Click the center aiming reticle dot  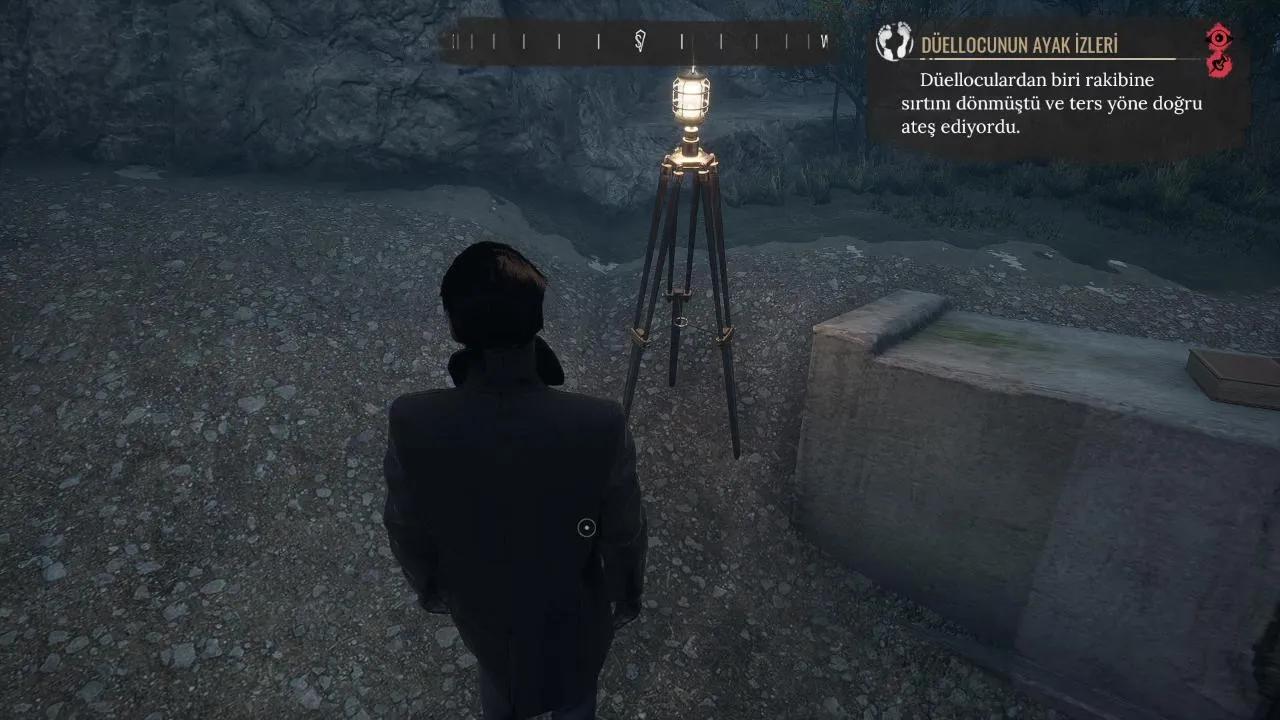(x=584, y=526)
